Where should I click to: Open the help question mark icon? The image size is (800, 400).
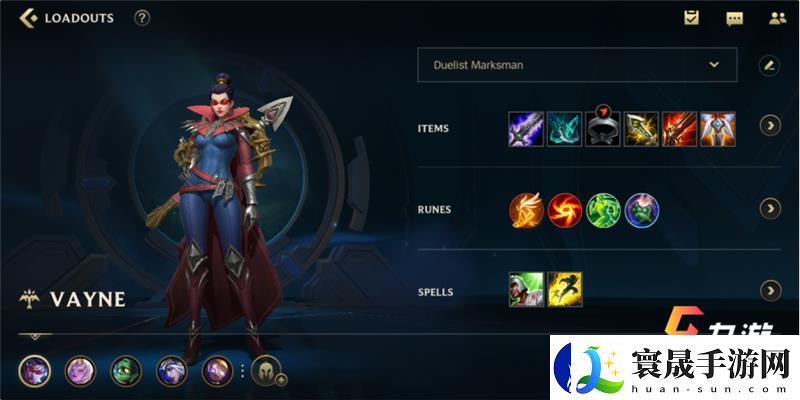142,18
